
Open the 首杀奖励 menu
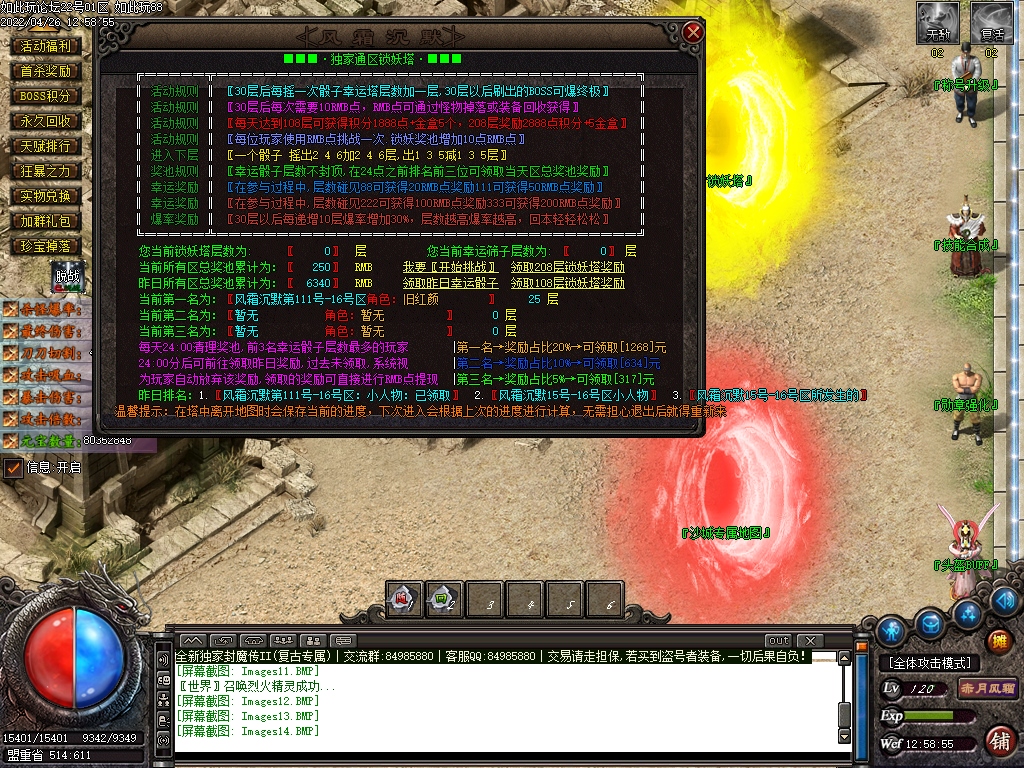pos(46,71)
